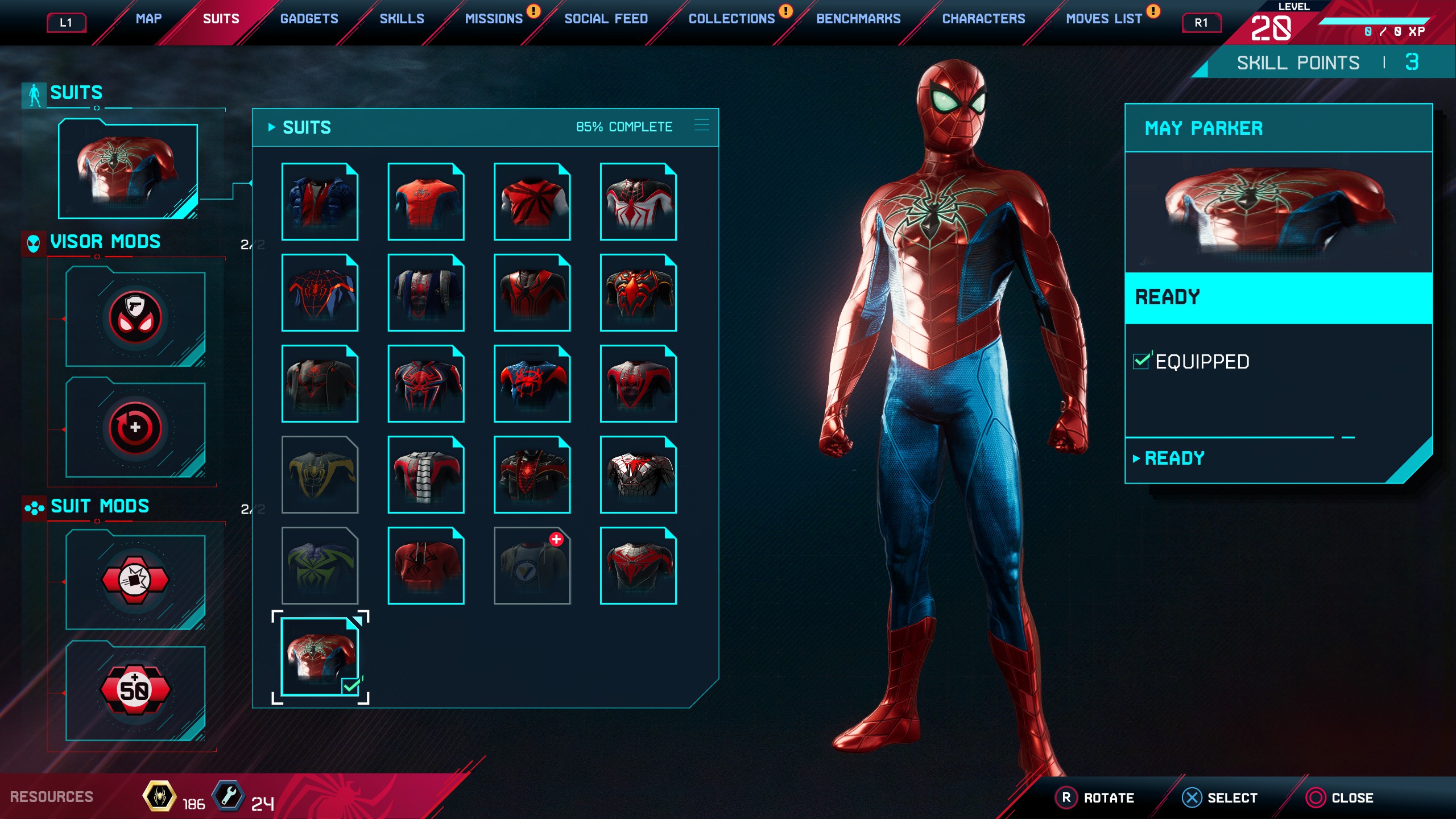This screenshot has height=819, width=1456.
Task: Open the pistol mask visor mod slot
Action: click(135, 317)
